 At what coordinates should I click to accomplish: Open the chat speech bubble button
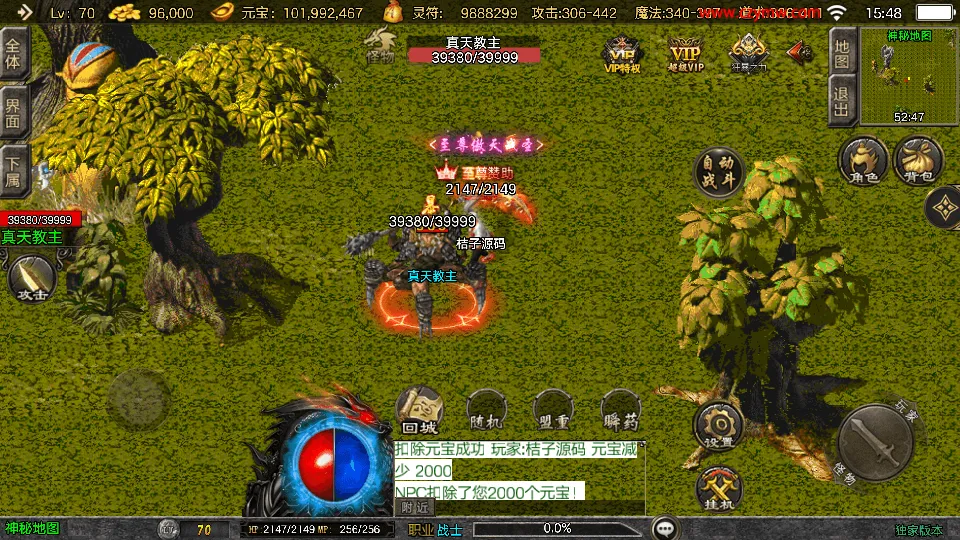(665, 528)
